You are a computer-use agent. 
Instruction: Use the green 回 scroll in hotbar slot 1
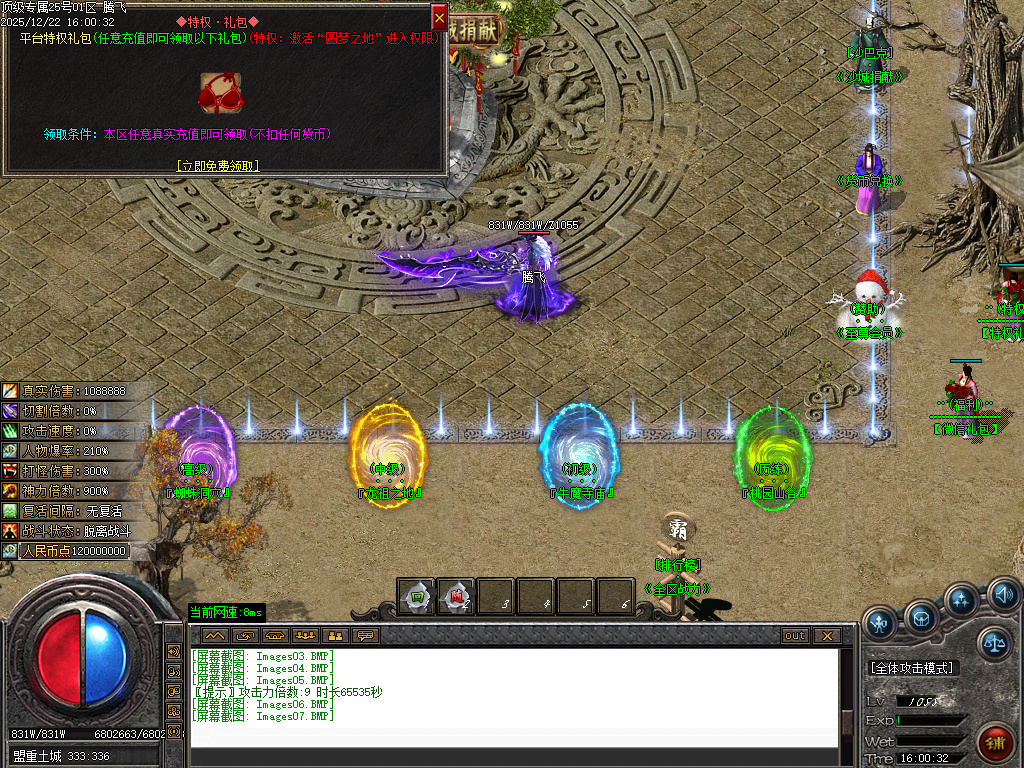[x=416, y=597]
